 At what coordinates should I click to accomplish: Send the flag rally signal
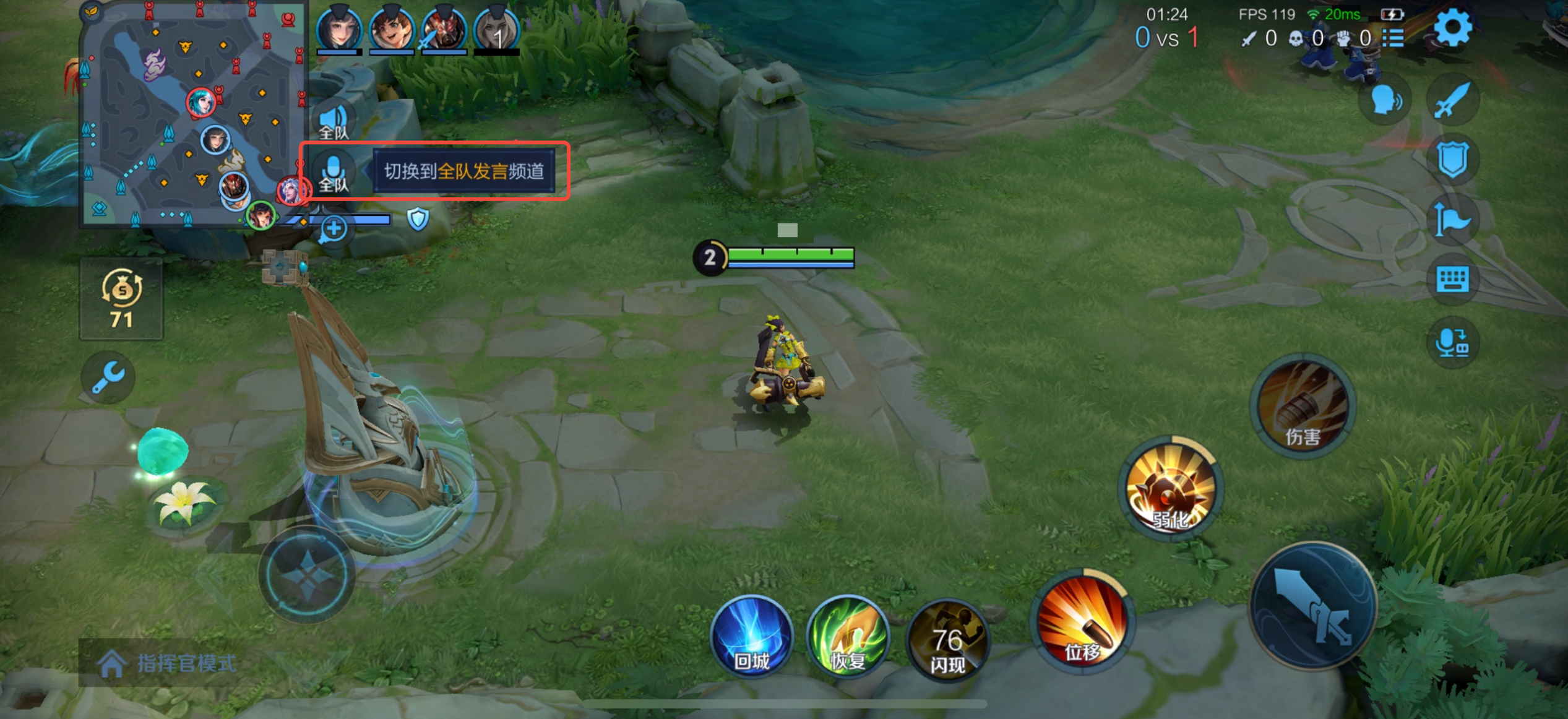pyautogui.click(x=1452, y=220)
